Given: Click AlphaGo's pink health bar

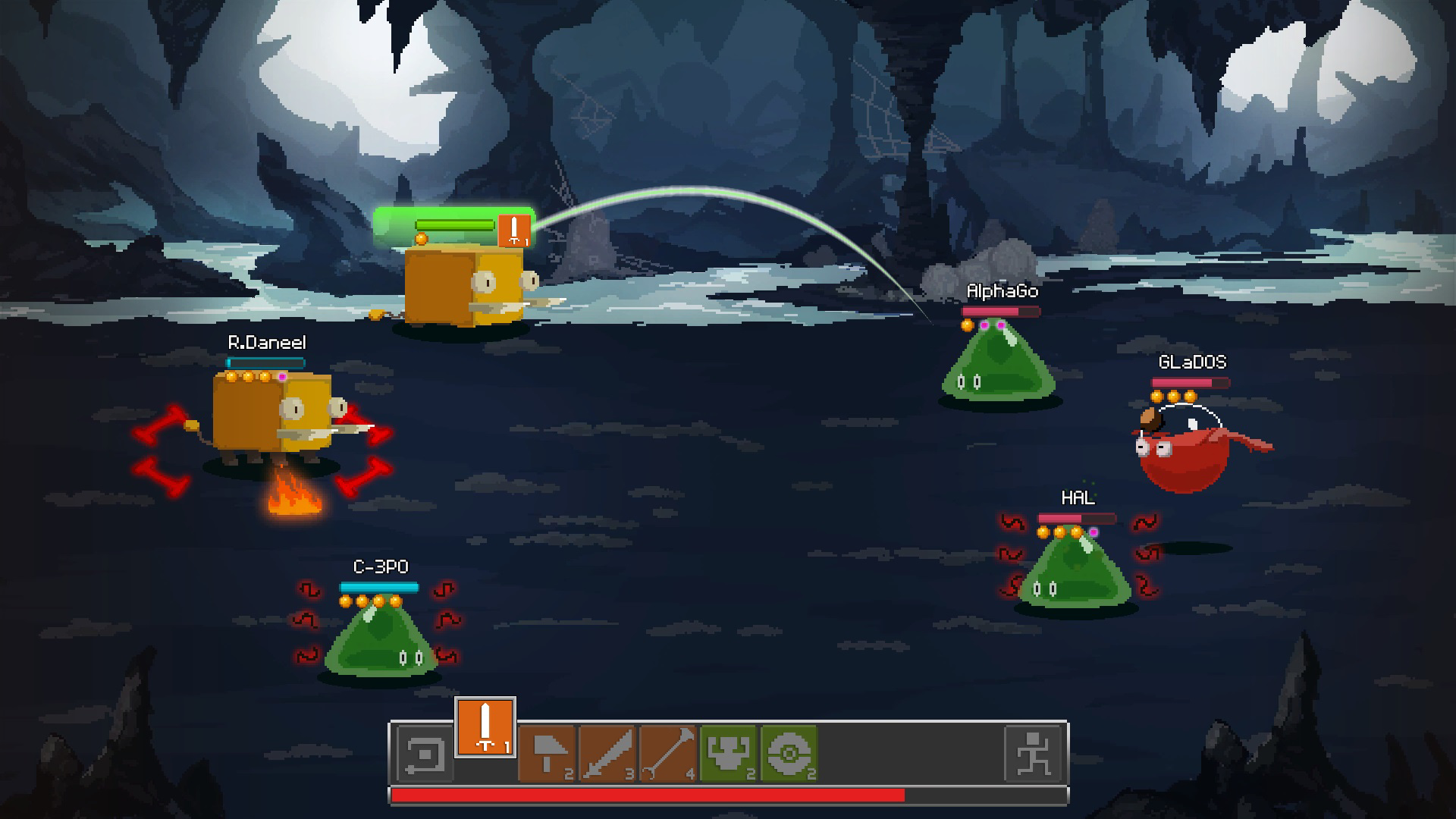Looking at the screenshot, I should [1001, 313].
